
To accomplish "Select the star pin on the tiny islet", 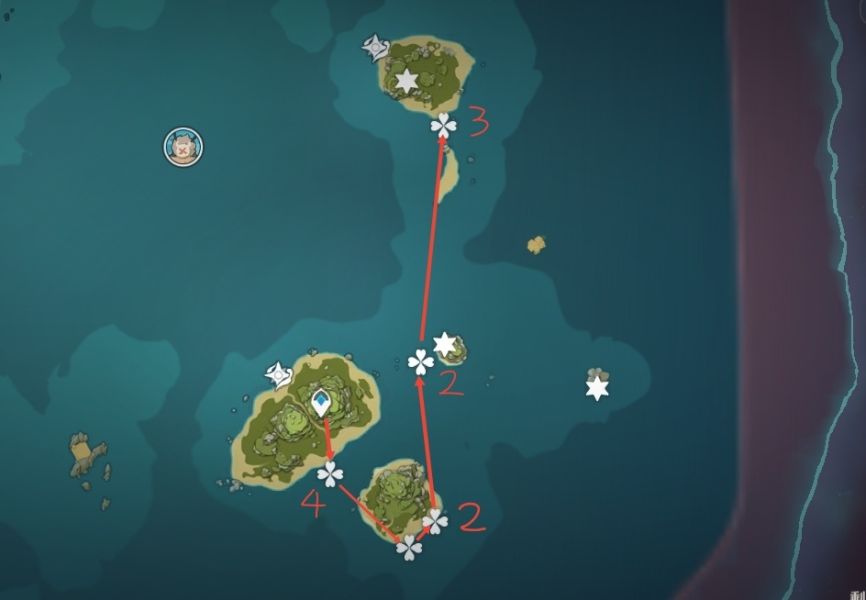I will coord(444,345).
